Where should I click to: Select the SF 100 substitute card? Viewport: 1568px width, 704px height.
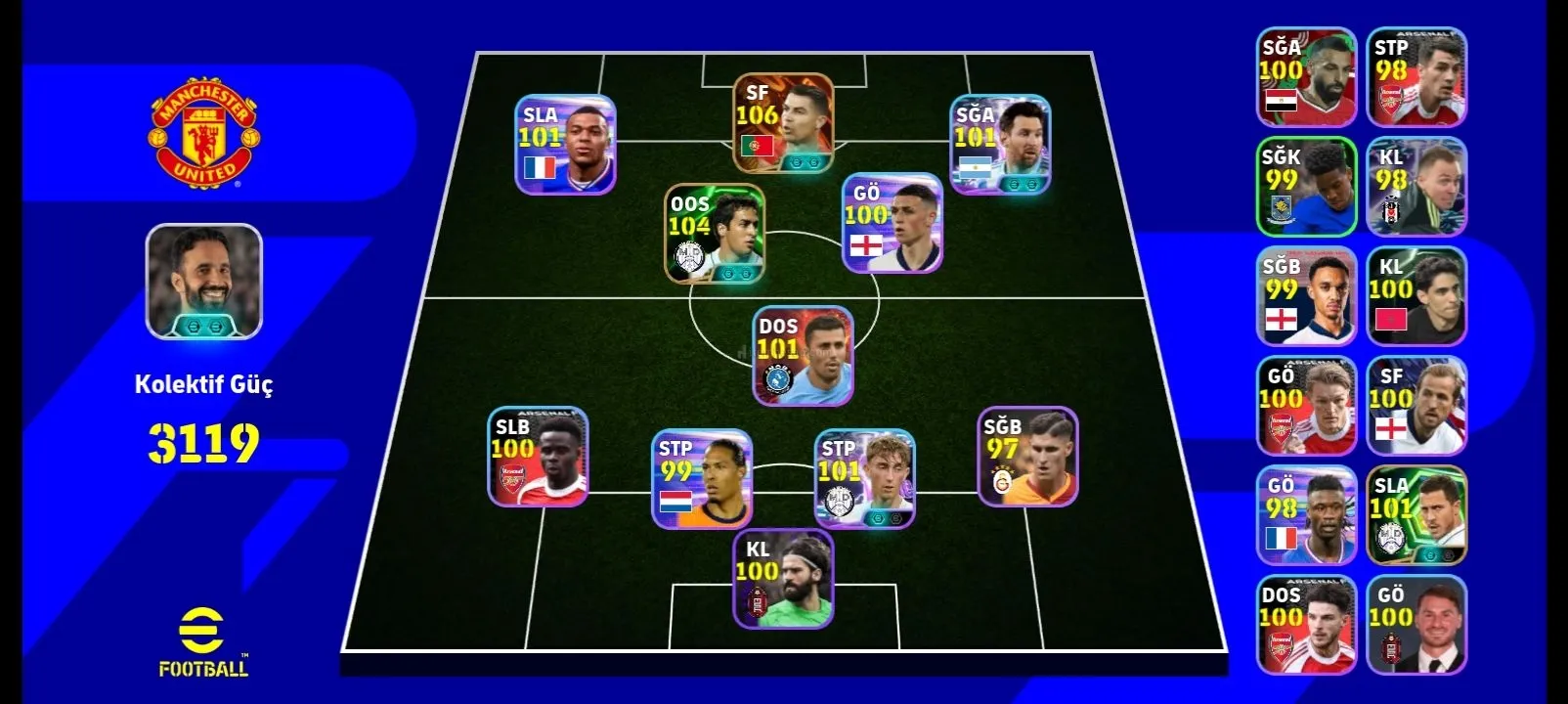(1416, 406)
